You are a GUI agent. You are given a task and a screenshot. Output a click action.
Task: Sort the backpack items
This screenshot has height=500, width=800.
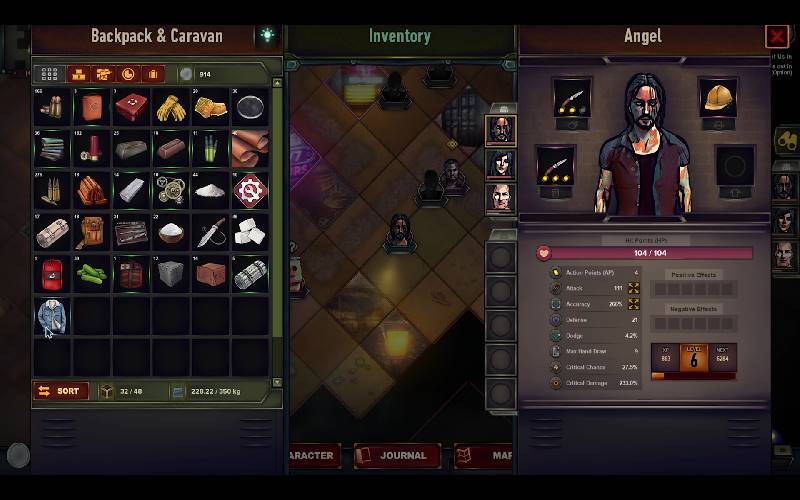[61, 391]
